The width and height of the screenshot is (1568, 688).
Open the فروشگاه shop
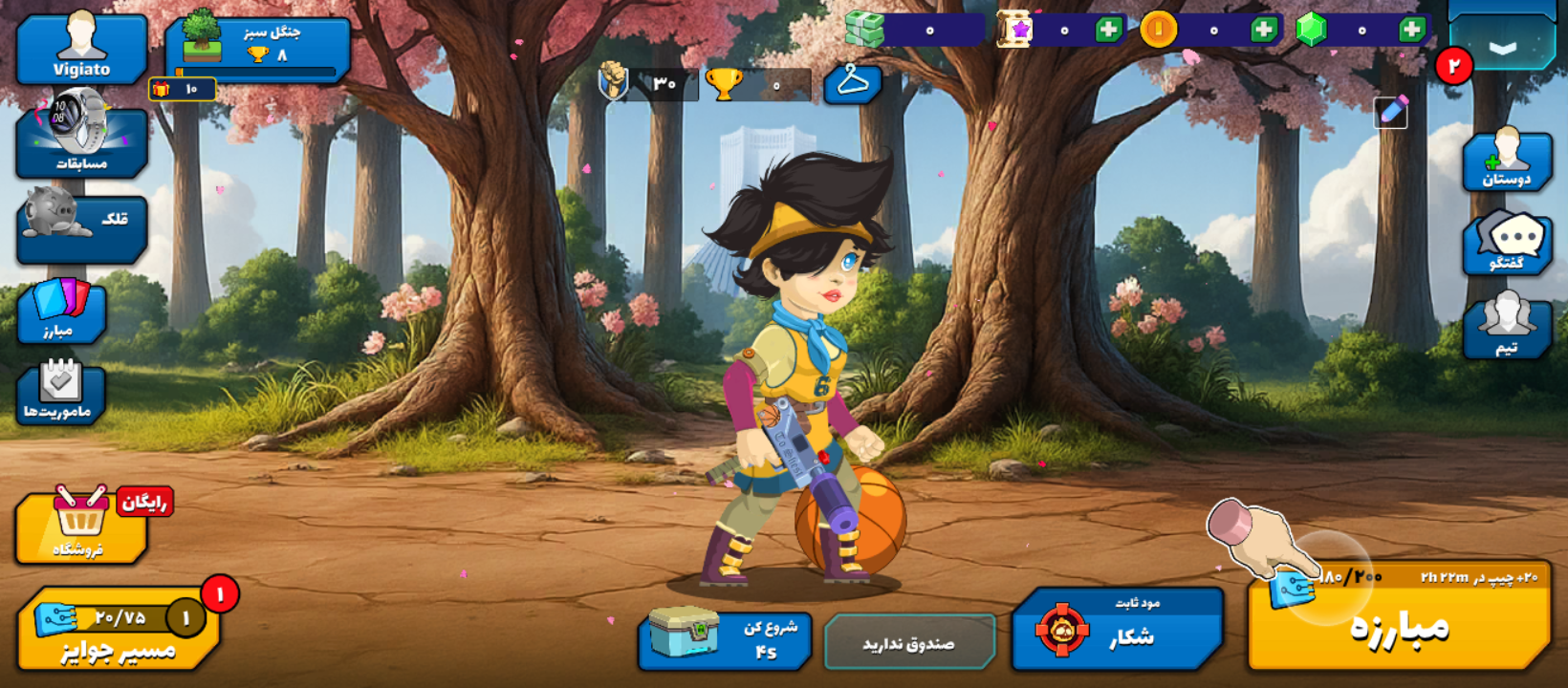click(x=80, y=527)
